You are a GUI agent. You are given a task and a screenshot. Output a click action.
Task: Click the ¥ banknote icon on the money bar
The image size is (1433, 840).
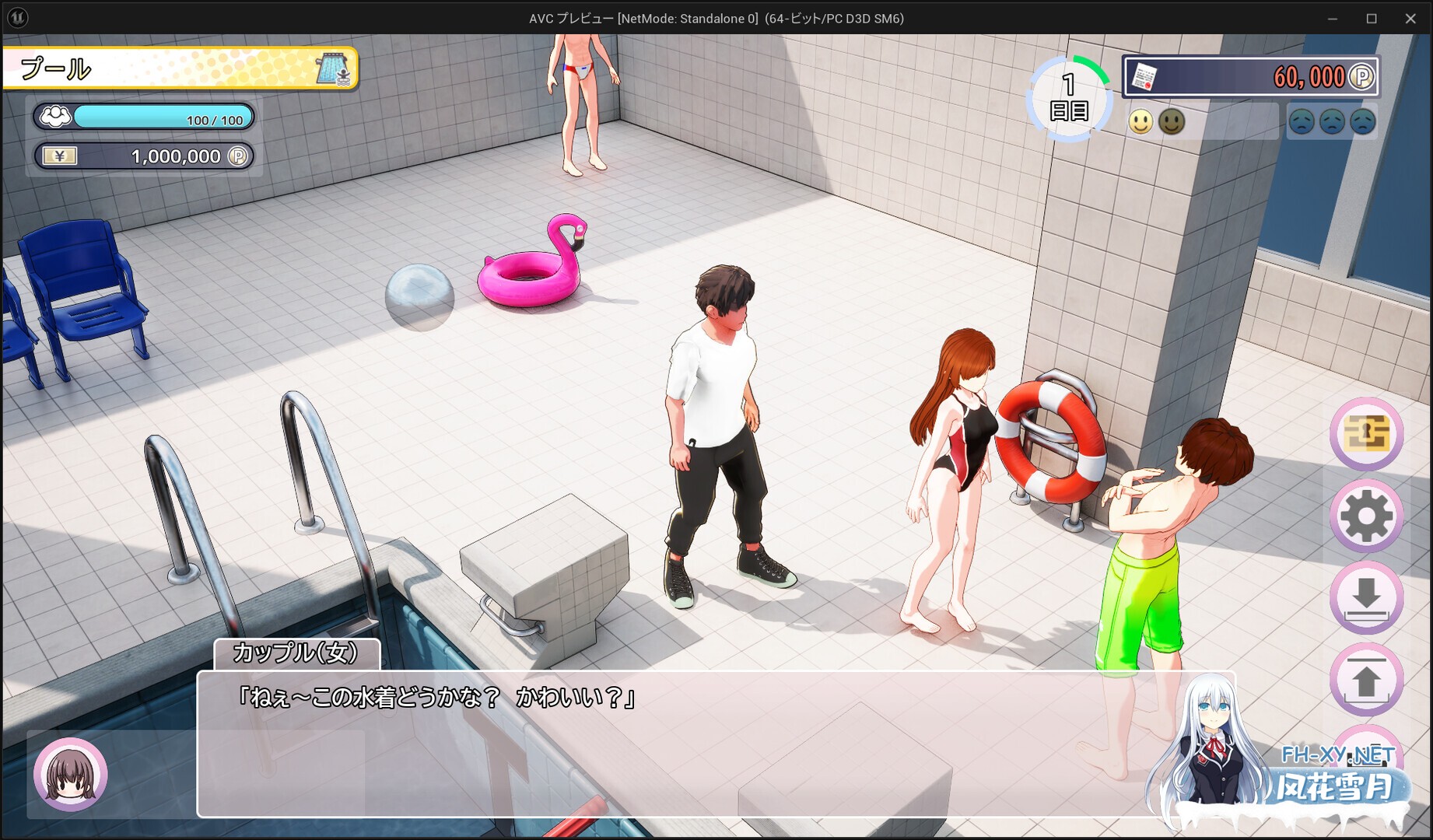point(61,156)
